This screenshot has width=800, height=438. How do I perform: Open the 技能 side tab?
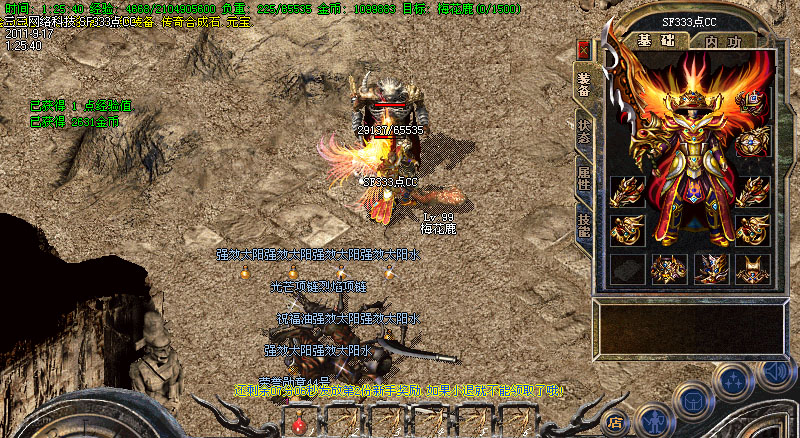coord(583,225)
